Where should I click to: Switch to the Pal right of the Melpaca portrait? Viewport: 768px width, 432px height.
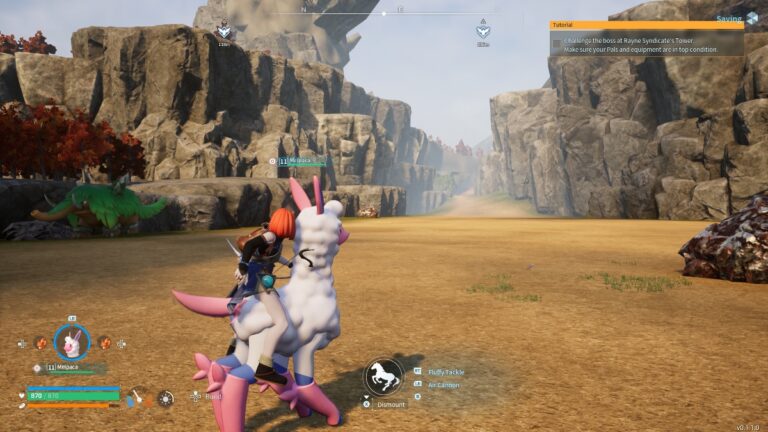pyautogui.click(x=104, y=343)
